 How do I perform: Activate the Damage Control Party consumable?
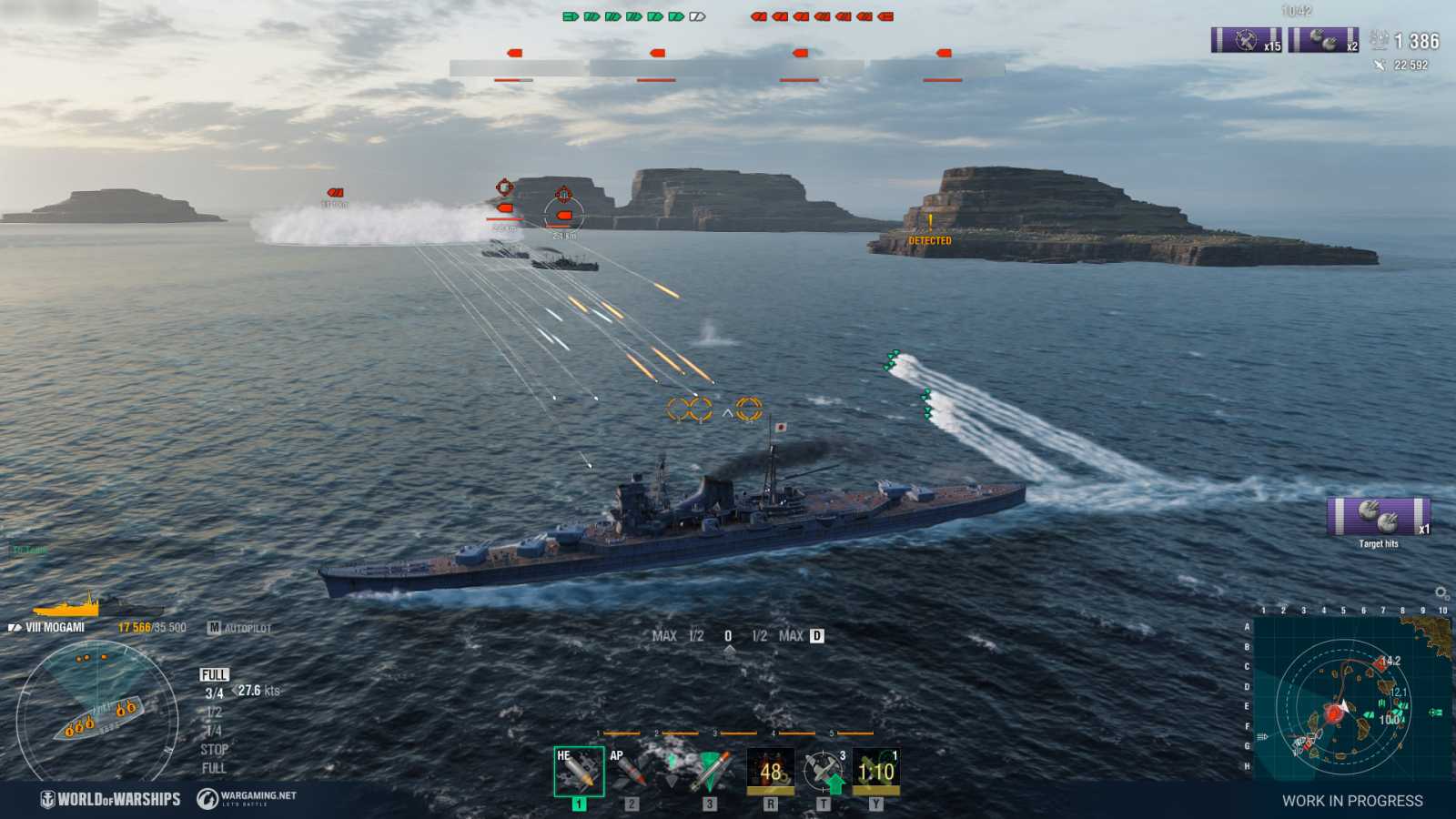pyautogui.click(x=769, y=769)
